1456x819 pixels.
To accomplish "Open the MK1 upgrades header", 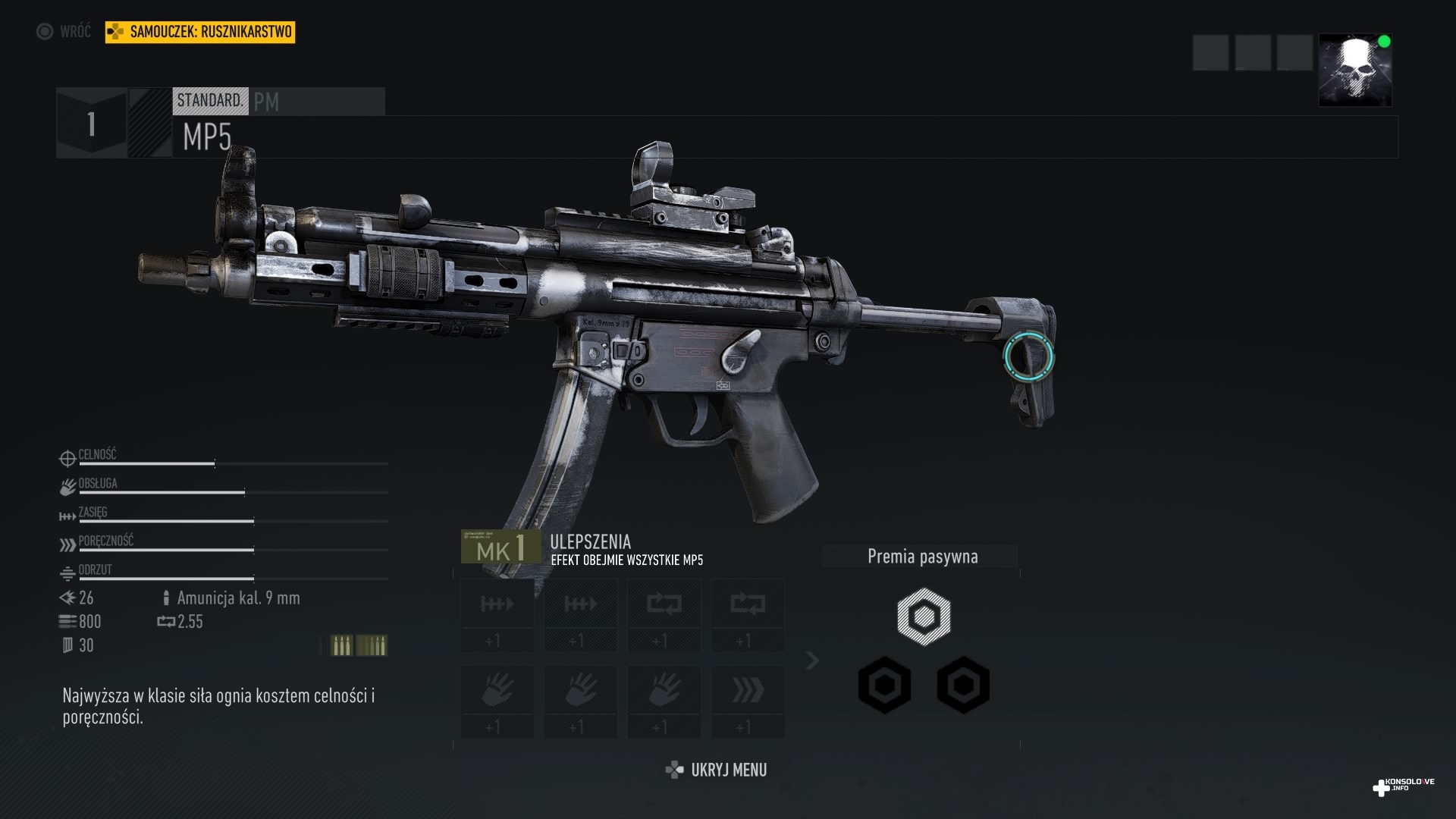I will (x=501, y=547).
